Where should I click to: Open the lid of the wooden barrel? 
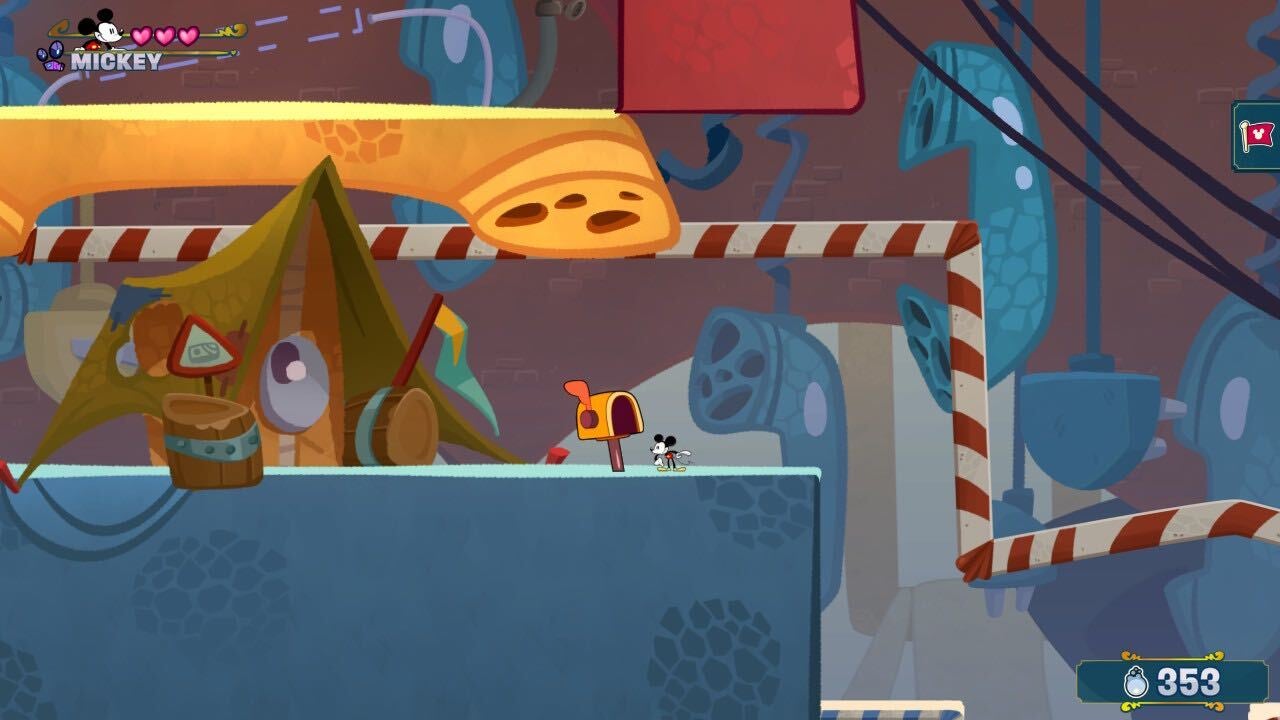pyautogui.click(x=208, y=410)
